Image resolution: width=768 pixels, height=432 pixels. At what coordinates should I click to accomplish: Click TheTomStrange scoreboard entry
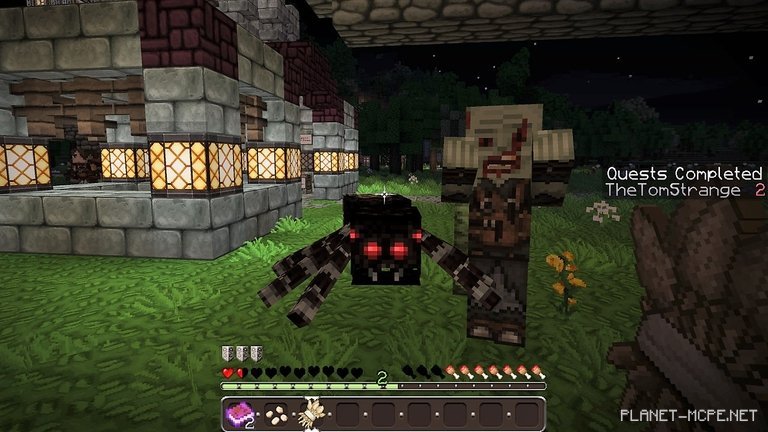[672, 190]
